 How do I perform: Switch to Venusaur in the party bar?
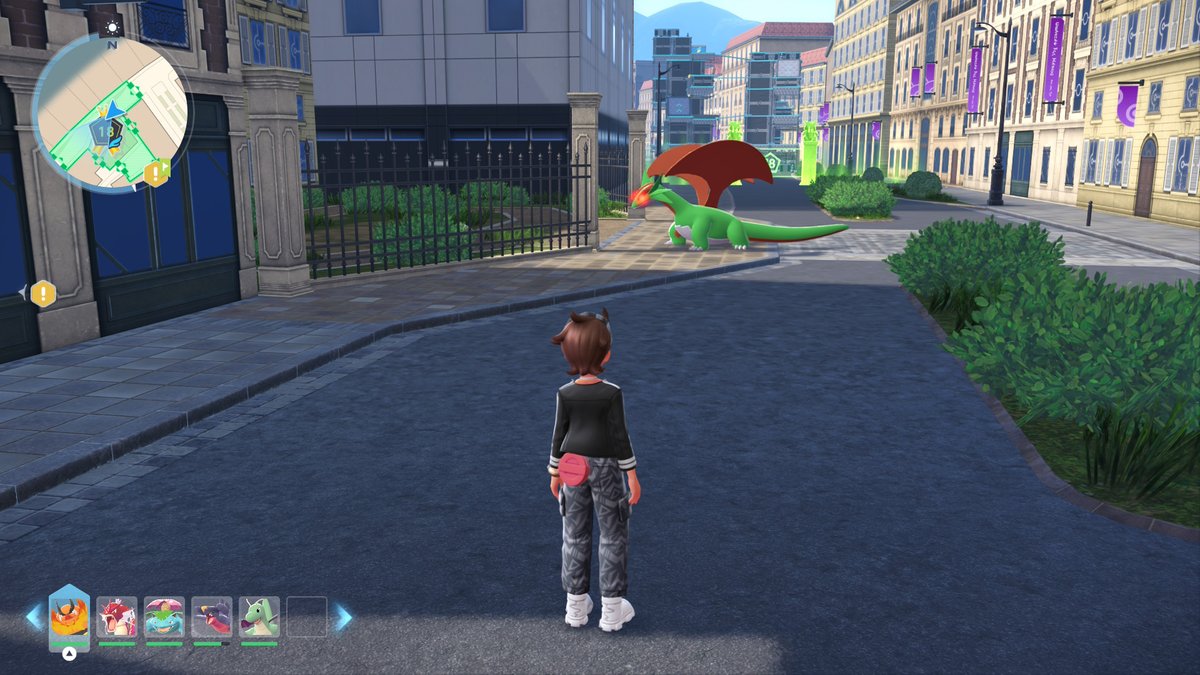click(164, 616)
